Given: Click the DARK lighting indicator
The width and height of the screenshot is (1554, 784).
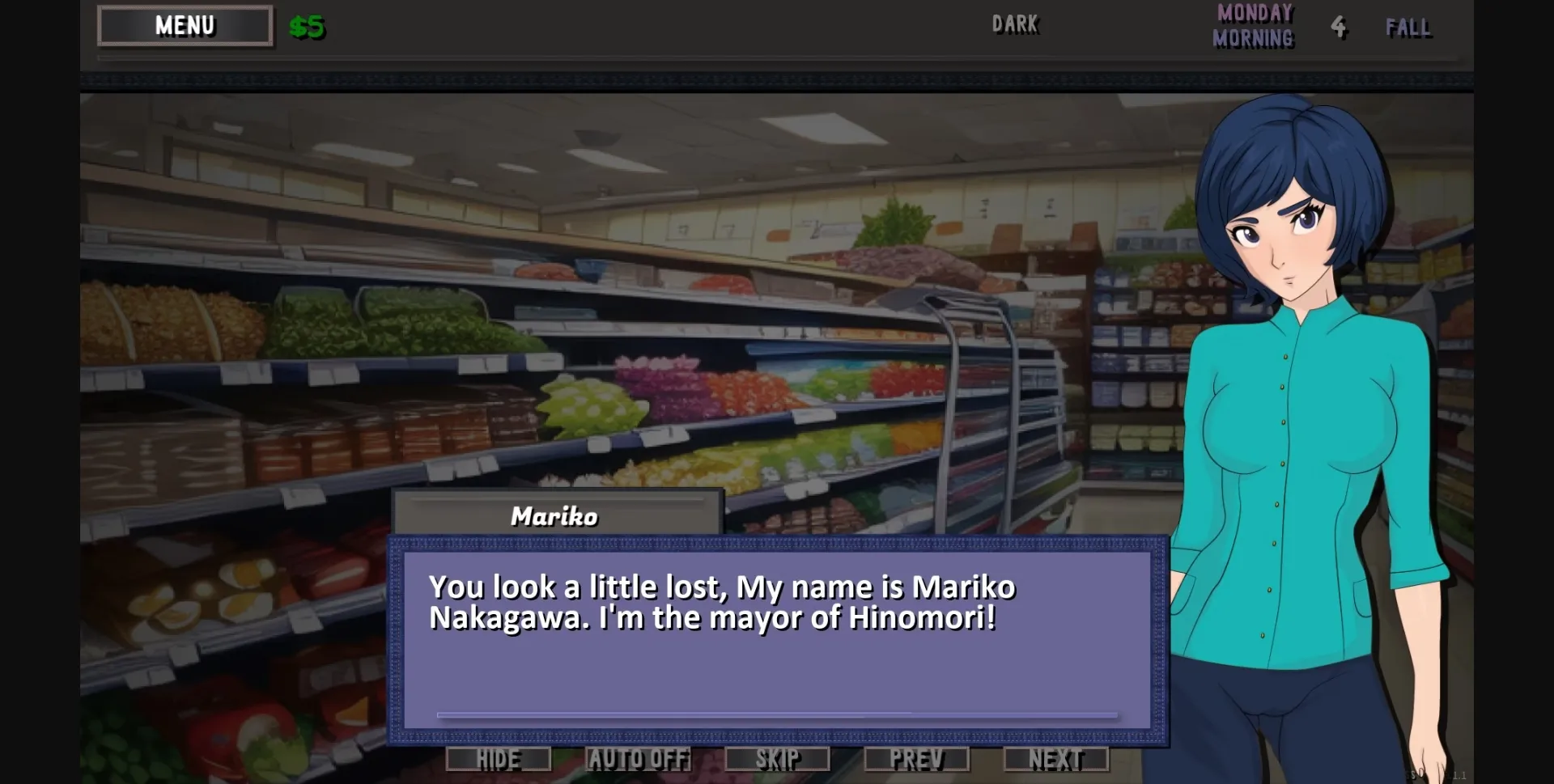Looking at the screenshot, I should [1016, 24].
